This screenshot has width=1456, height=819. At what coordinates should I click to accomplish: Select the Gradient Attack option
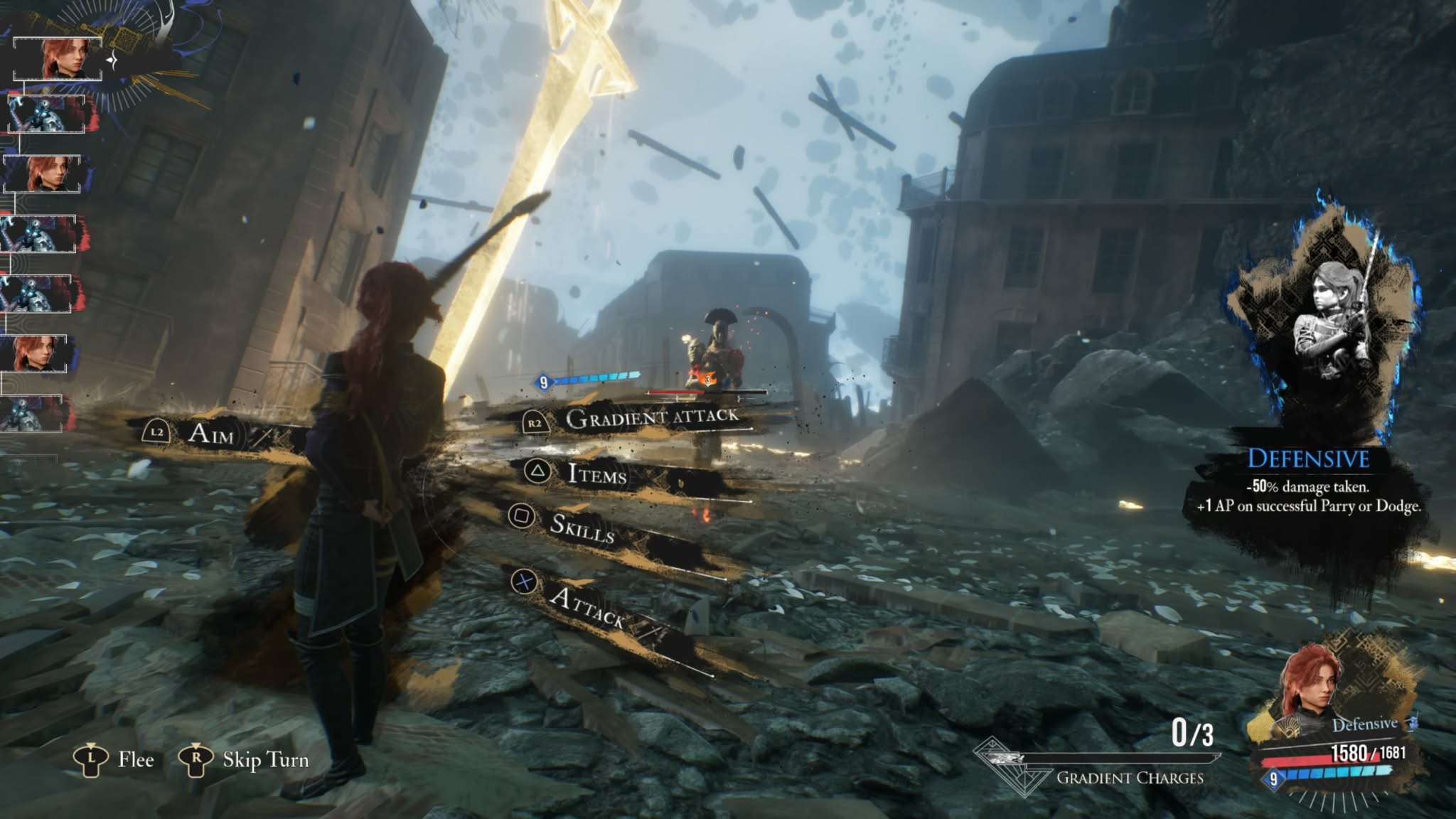pos(651,418)
